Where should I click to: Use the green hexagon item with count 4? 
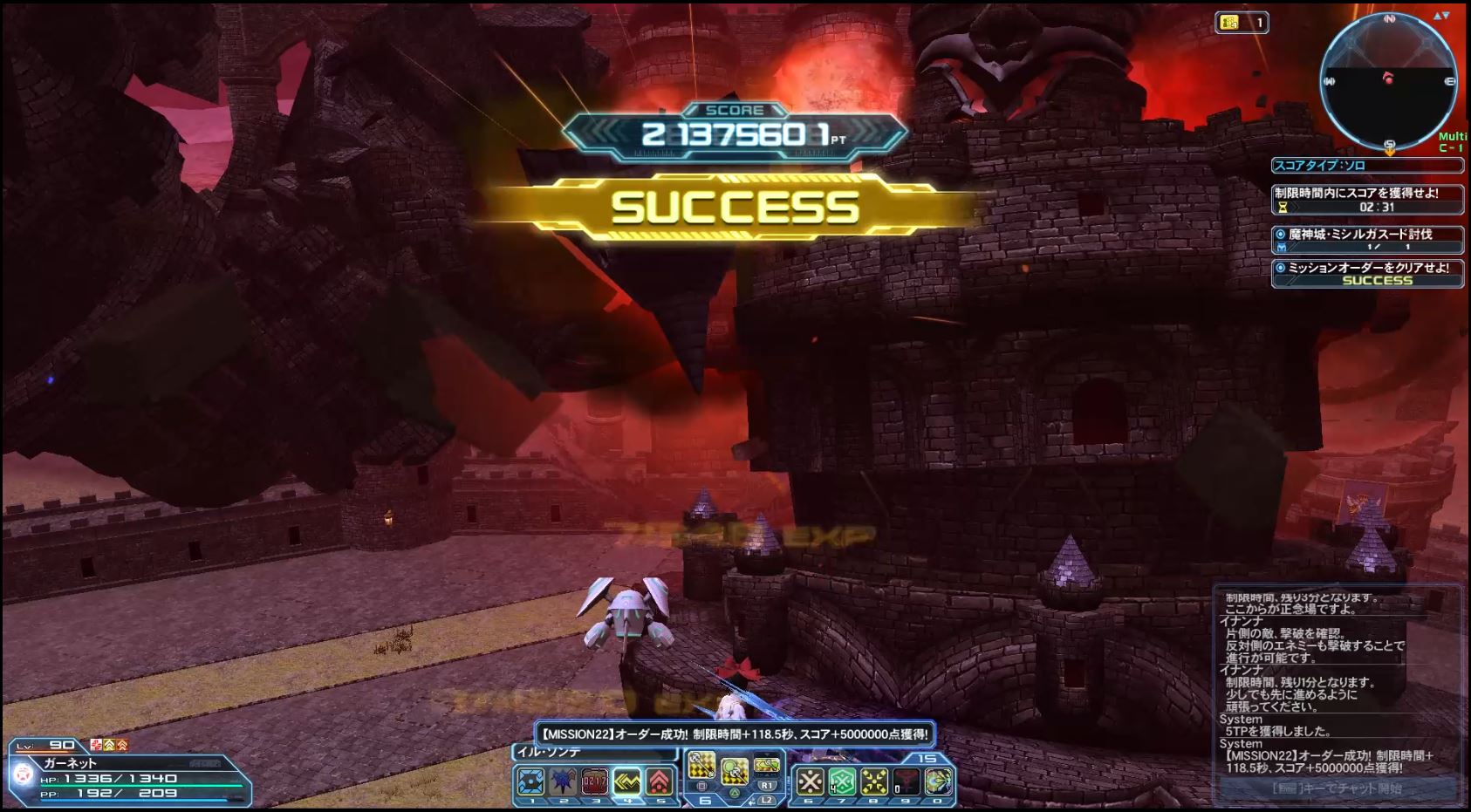pos(842,781)
